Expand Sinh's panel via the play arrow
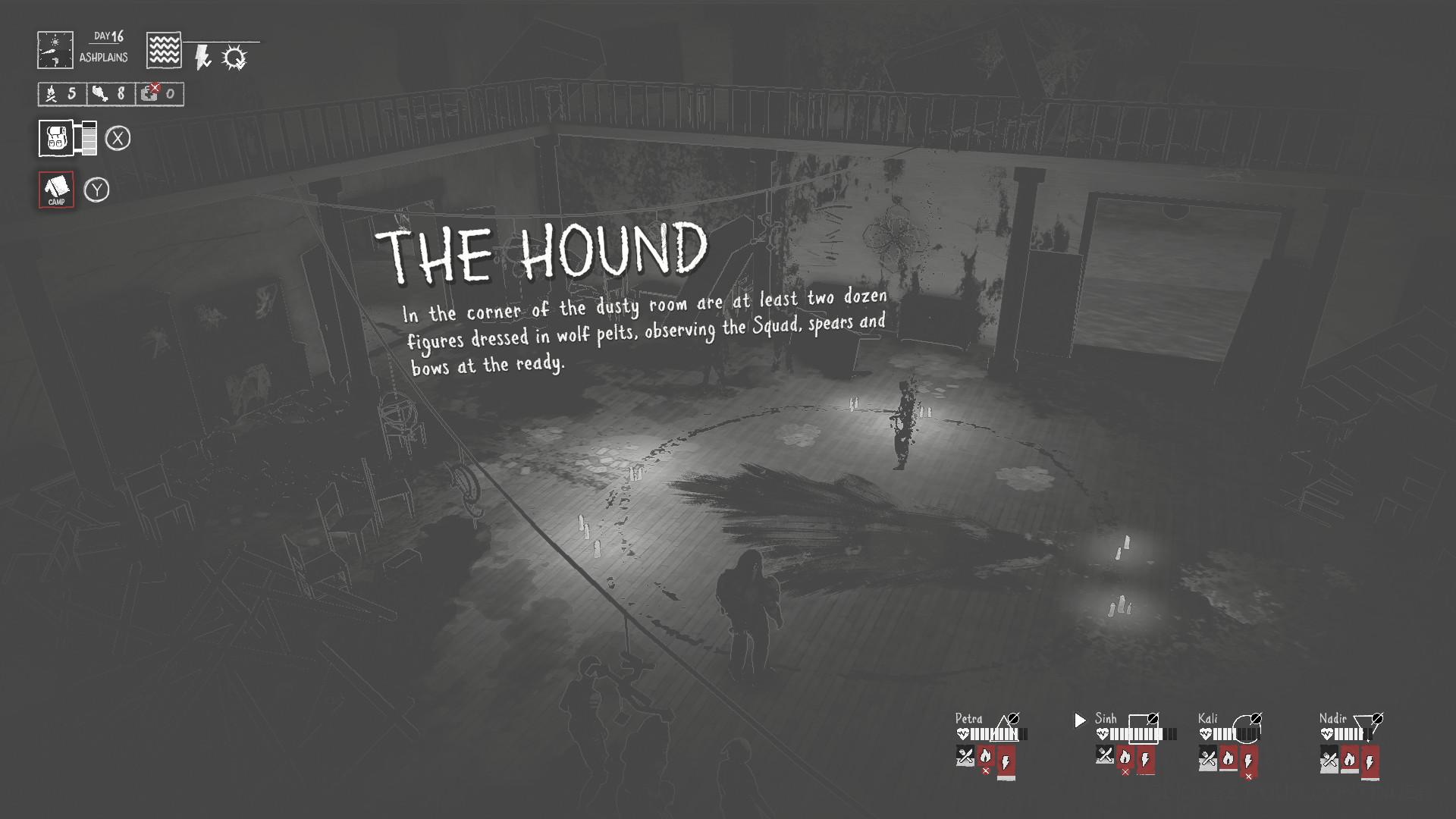 pyautogui.click(x=1079, y=720)
